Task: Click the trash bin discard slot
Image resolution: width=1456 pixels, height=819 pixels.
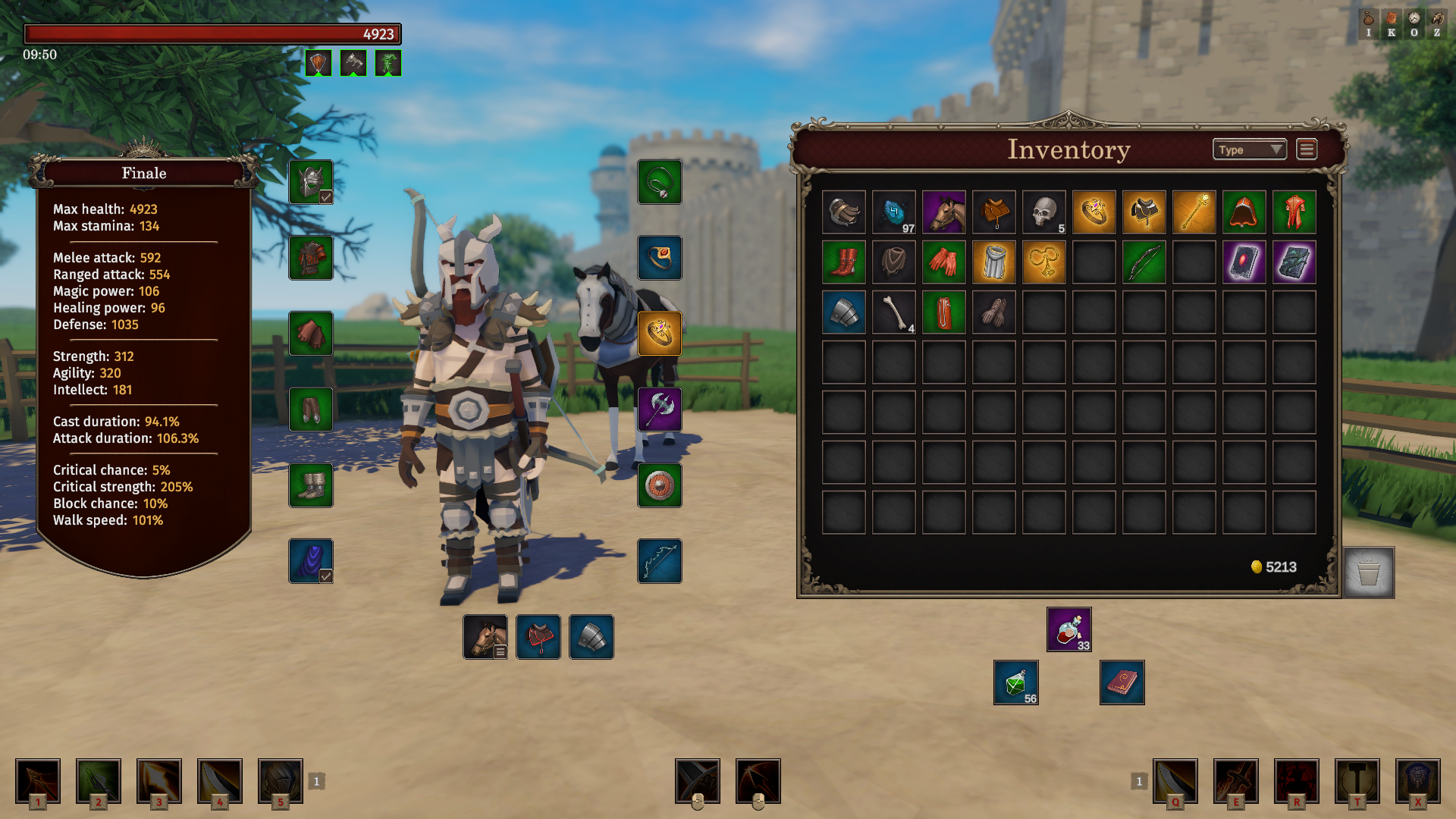Action: pyautogui.click(x=1369, y=573)
